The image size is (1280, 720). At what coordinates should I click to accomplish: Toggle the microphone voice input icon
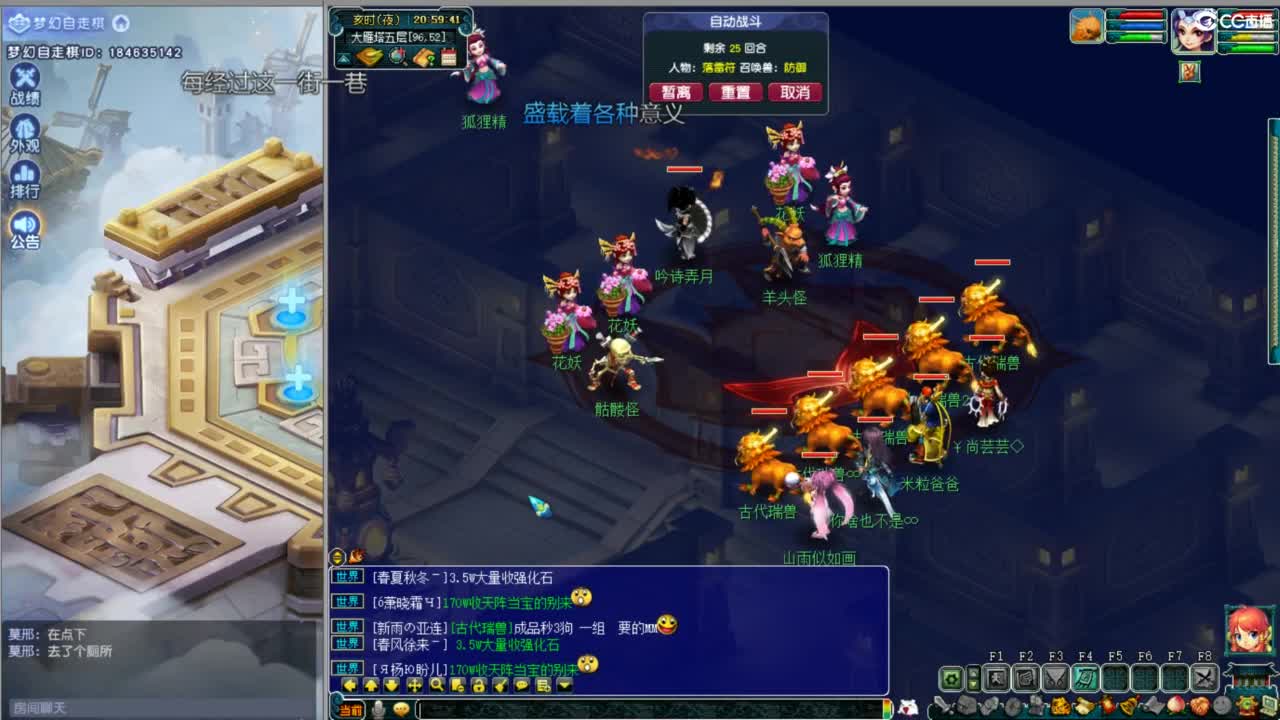coord(378,709)
